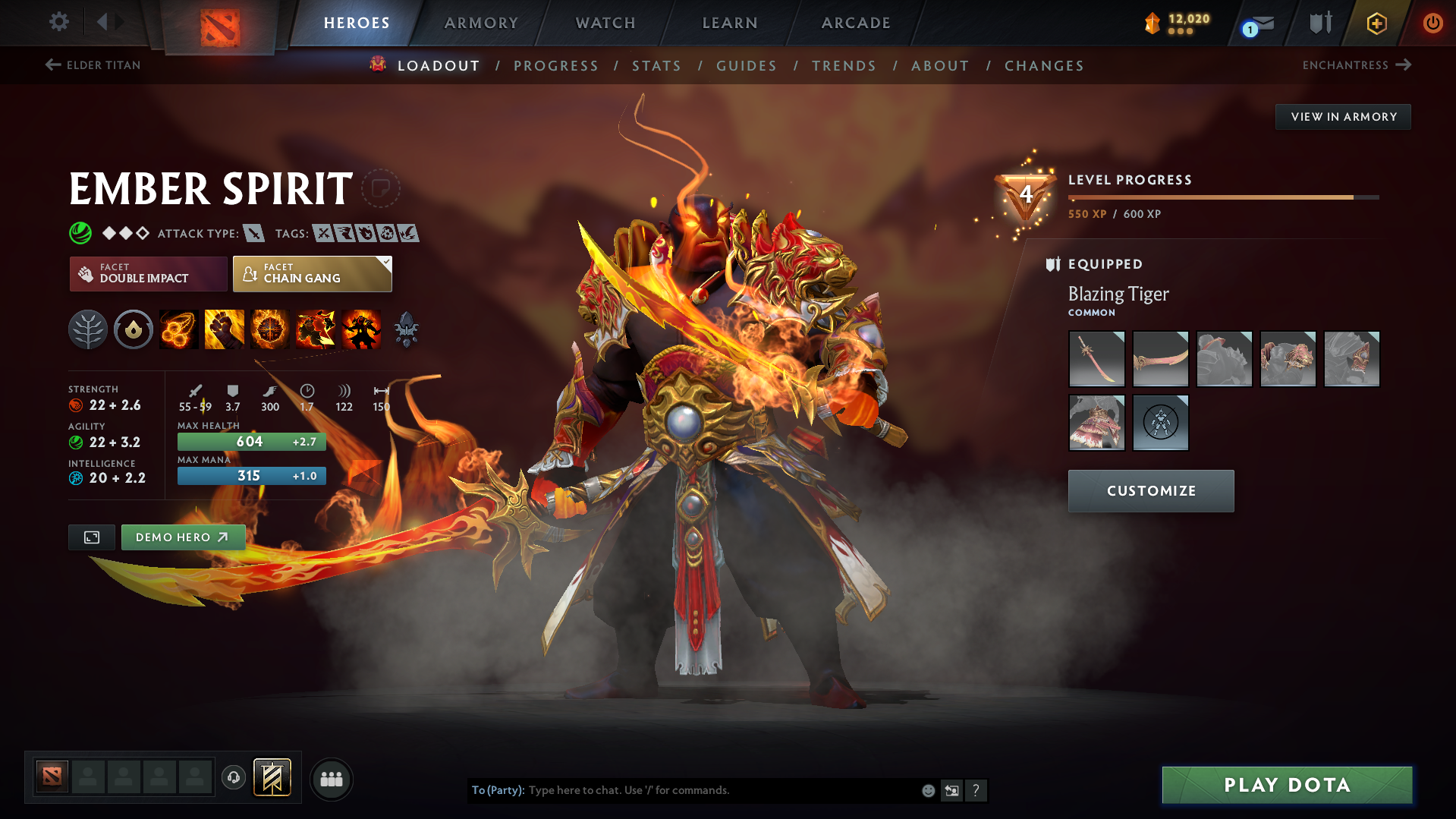Navigate forward to Enchantress hero
This screenshot has width=1456, height=819.
point(1357,65)
